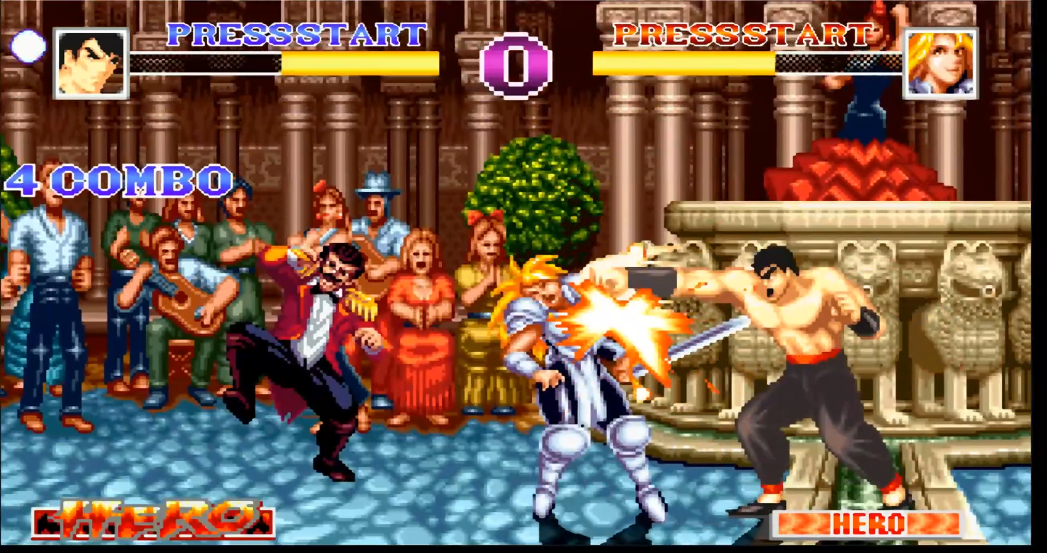
Task: Click the dark-haired fighter portrait
Action: pos(91,63)
